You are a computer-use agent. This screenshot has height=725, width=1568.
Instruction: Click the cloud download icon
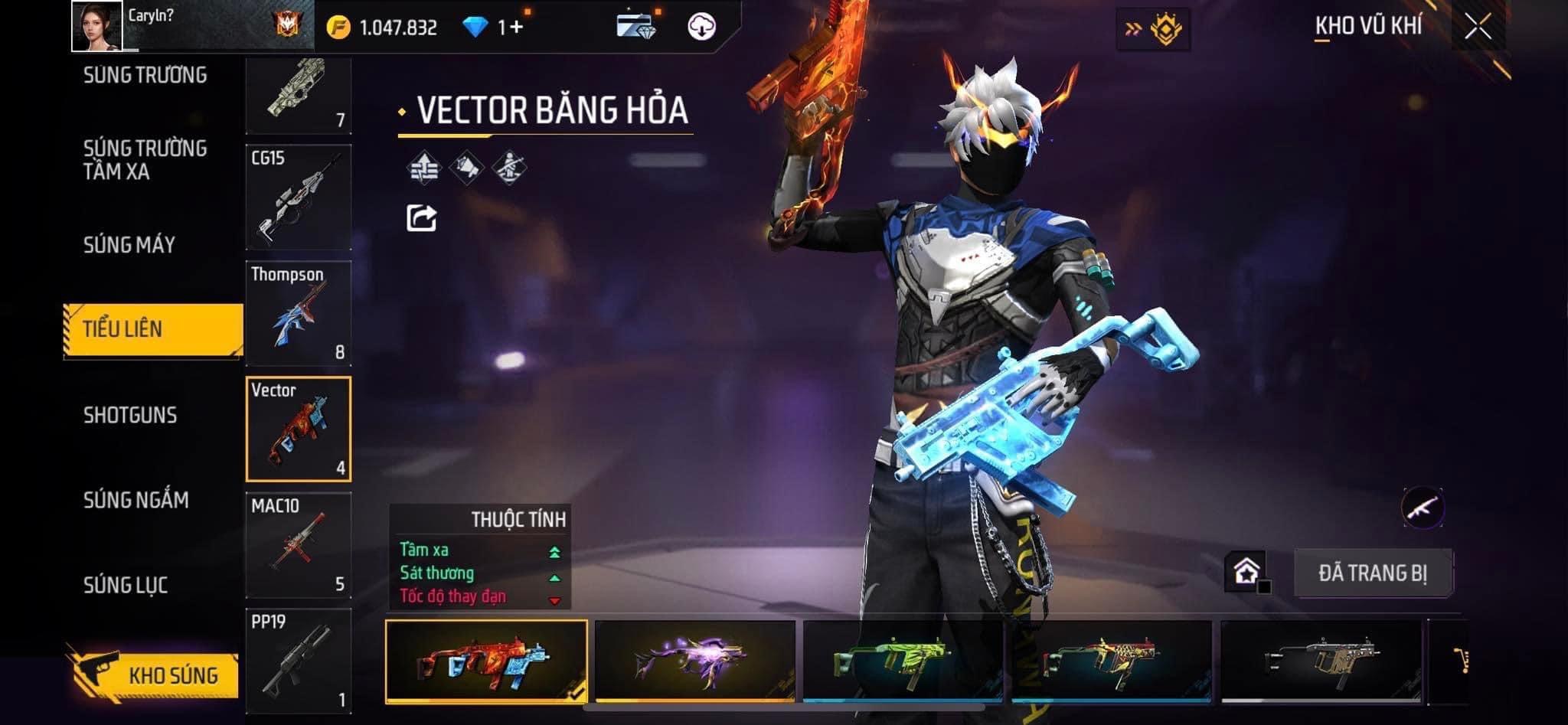click(701, 27)
